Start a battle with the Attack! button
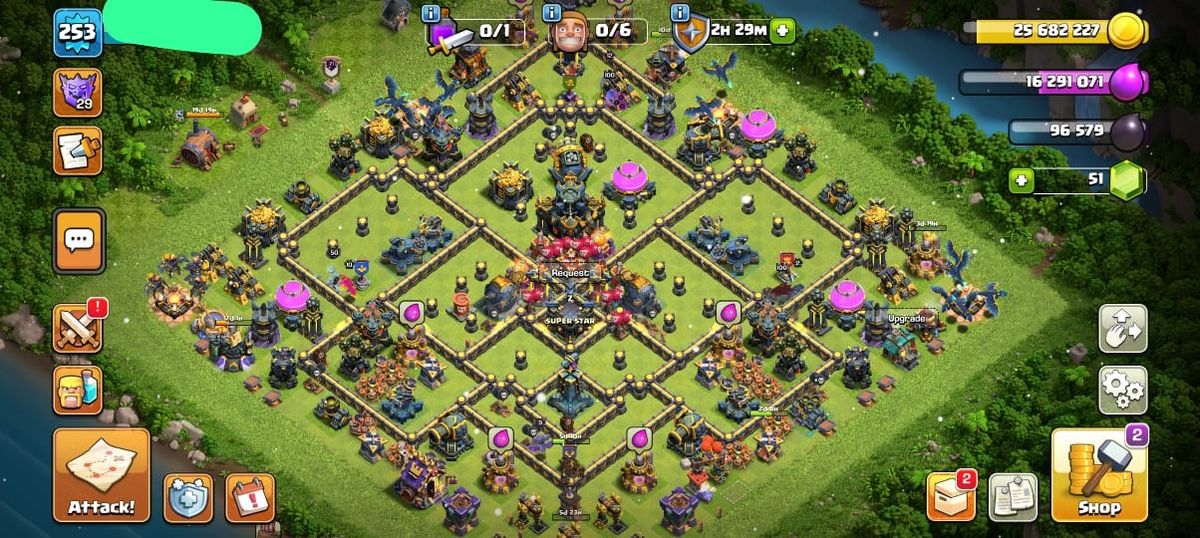Screen dimensions: 1200x538 [x=101, y=475]
